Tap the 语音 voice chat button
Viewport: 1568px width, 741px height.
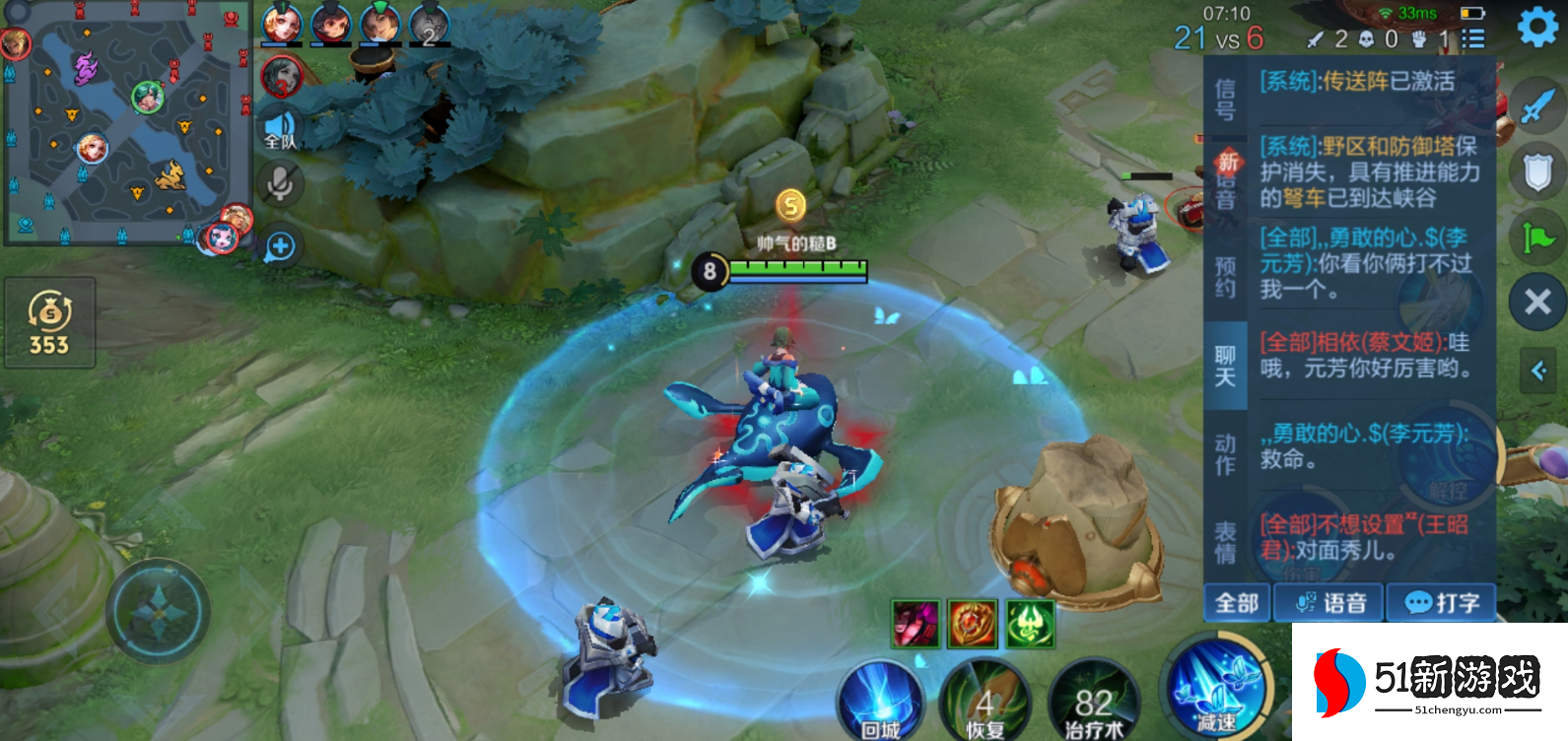pyautogui.click(x=1329, y=603)
